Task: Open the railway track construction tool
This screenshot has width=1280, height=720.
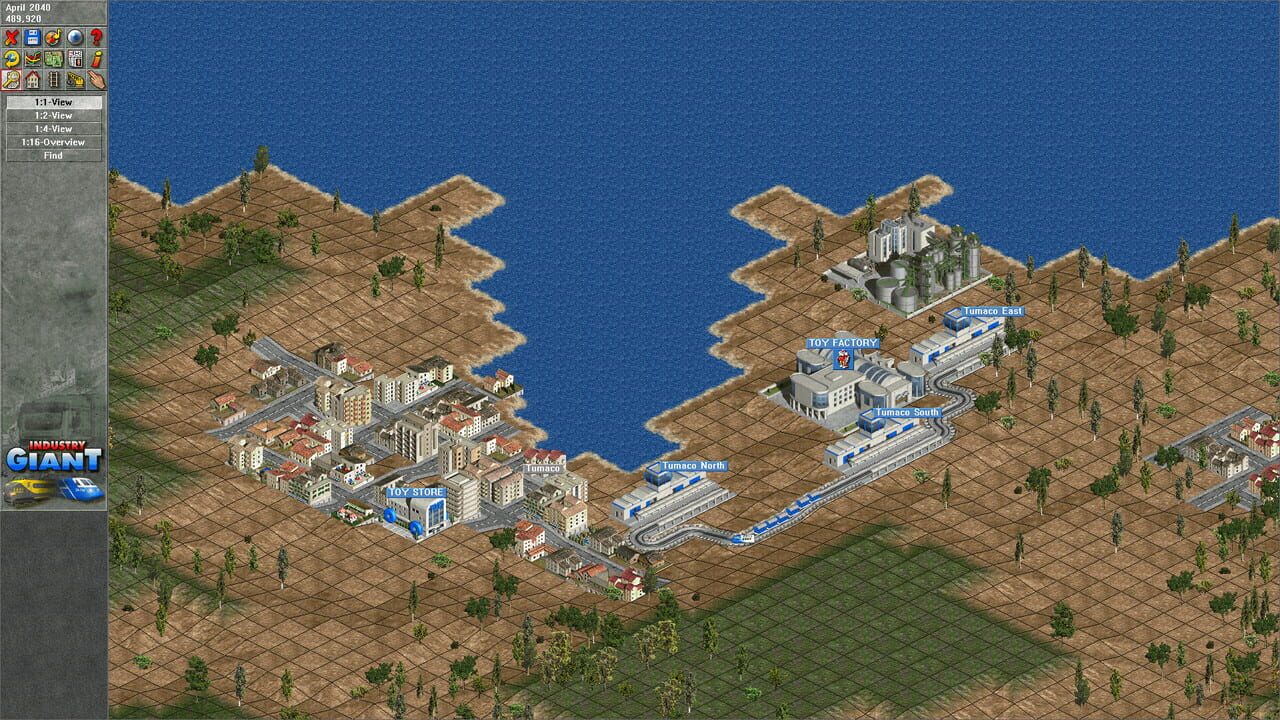Action: 54,80
